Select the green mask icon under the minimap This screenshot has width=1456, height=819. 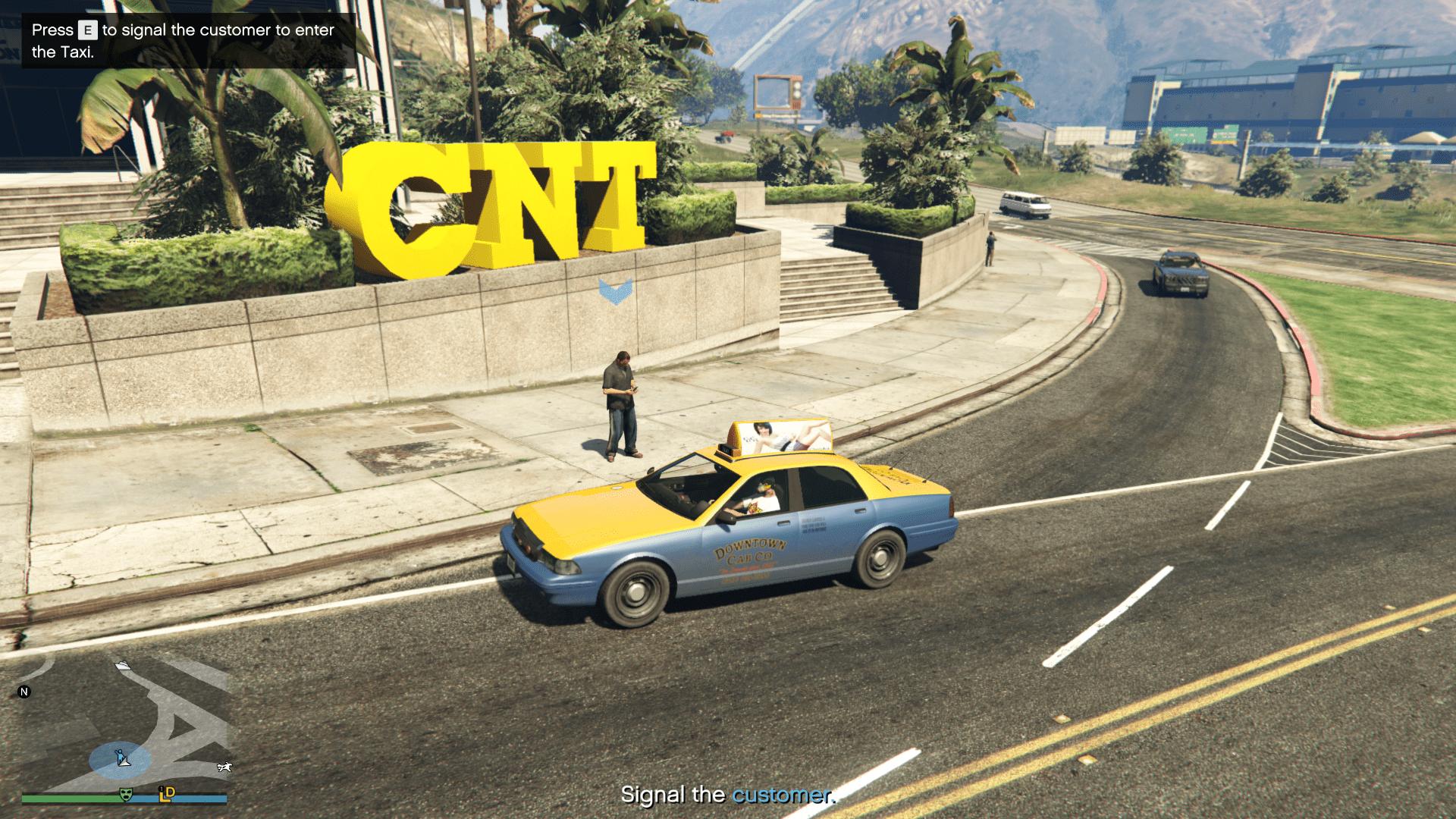[126, 795]
